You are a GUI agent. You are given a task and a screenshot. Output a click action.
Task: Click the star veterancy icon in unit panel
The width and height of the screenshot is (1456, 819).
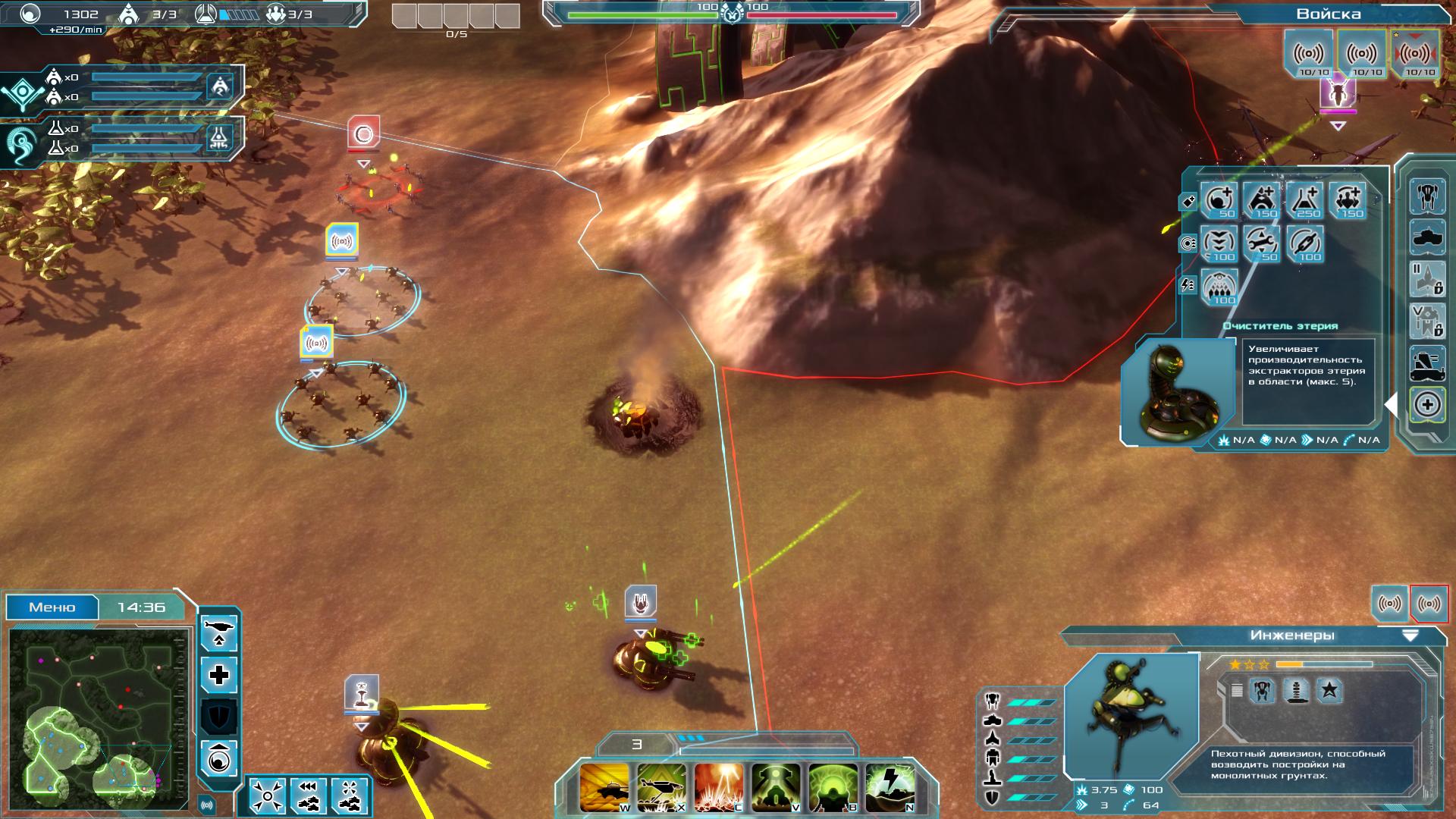pos(1329,690)
